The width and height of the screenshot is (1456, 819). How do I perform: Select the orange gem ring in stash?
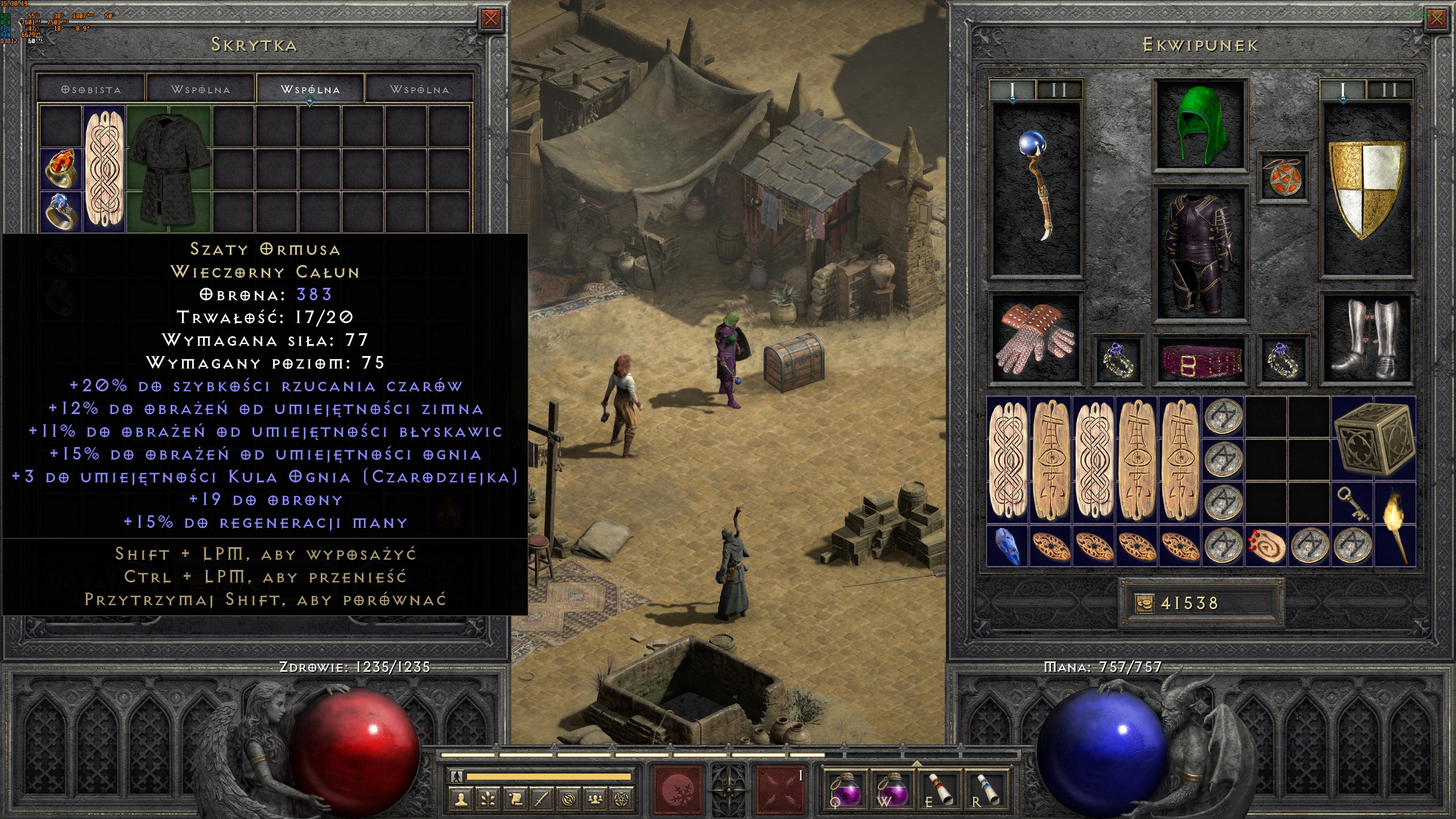(61, 169)
